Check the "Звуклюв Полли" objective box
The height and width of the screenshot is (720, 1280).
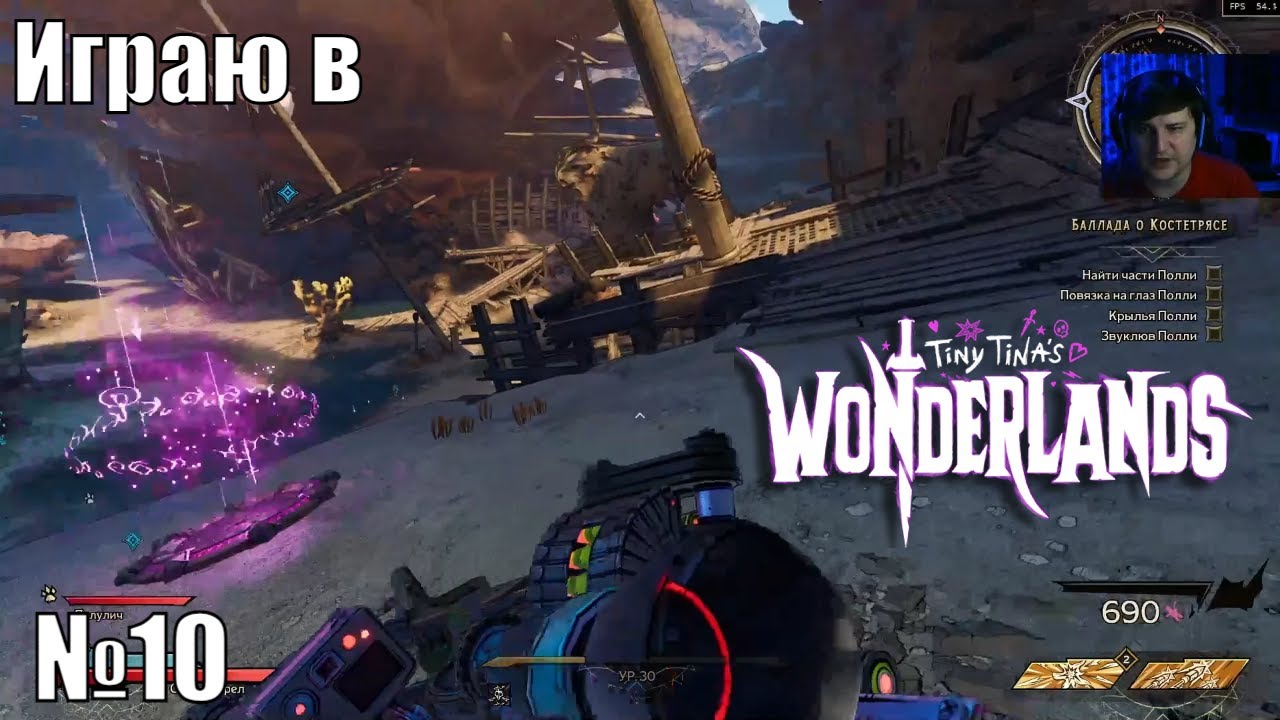point(1214,334)
